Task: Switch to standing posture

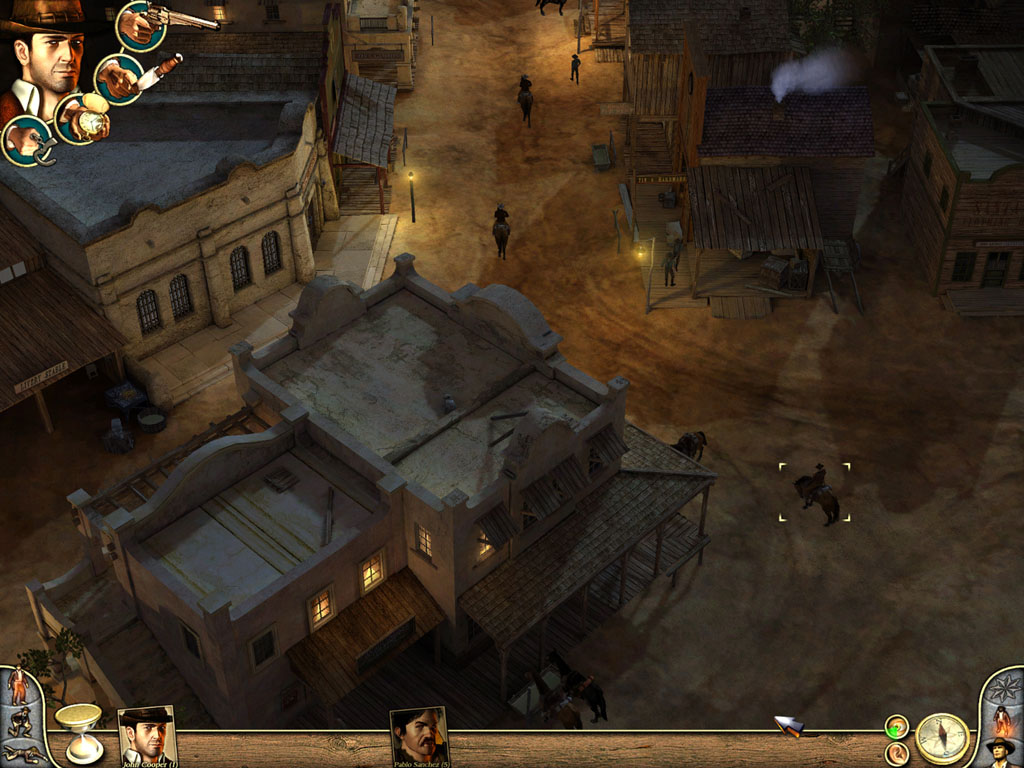Action: [x=18, y=685]
